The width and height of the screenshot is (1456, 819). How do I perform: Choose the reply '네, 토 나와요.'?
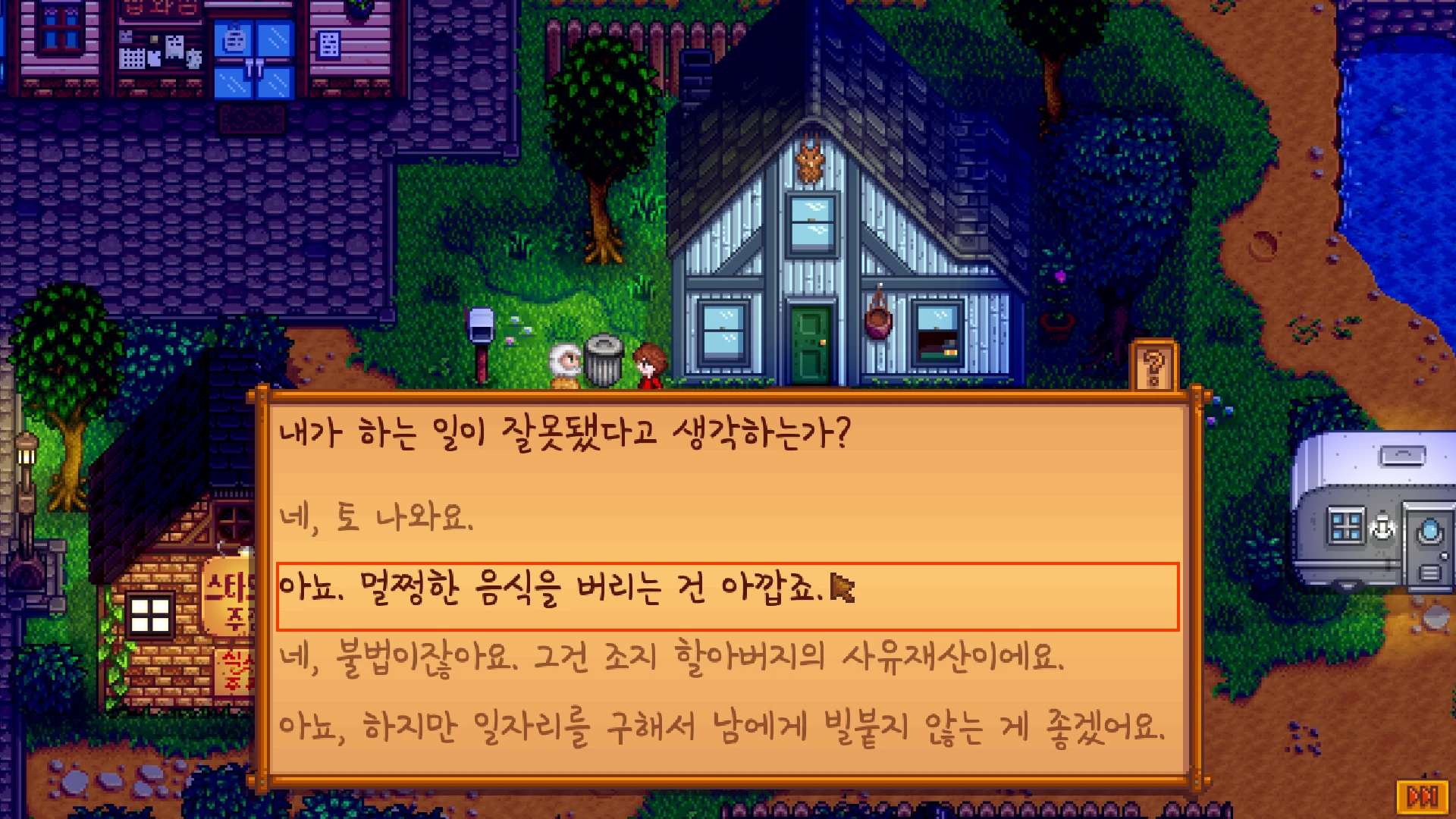click(377, 517)
